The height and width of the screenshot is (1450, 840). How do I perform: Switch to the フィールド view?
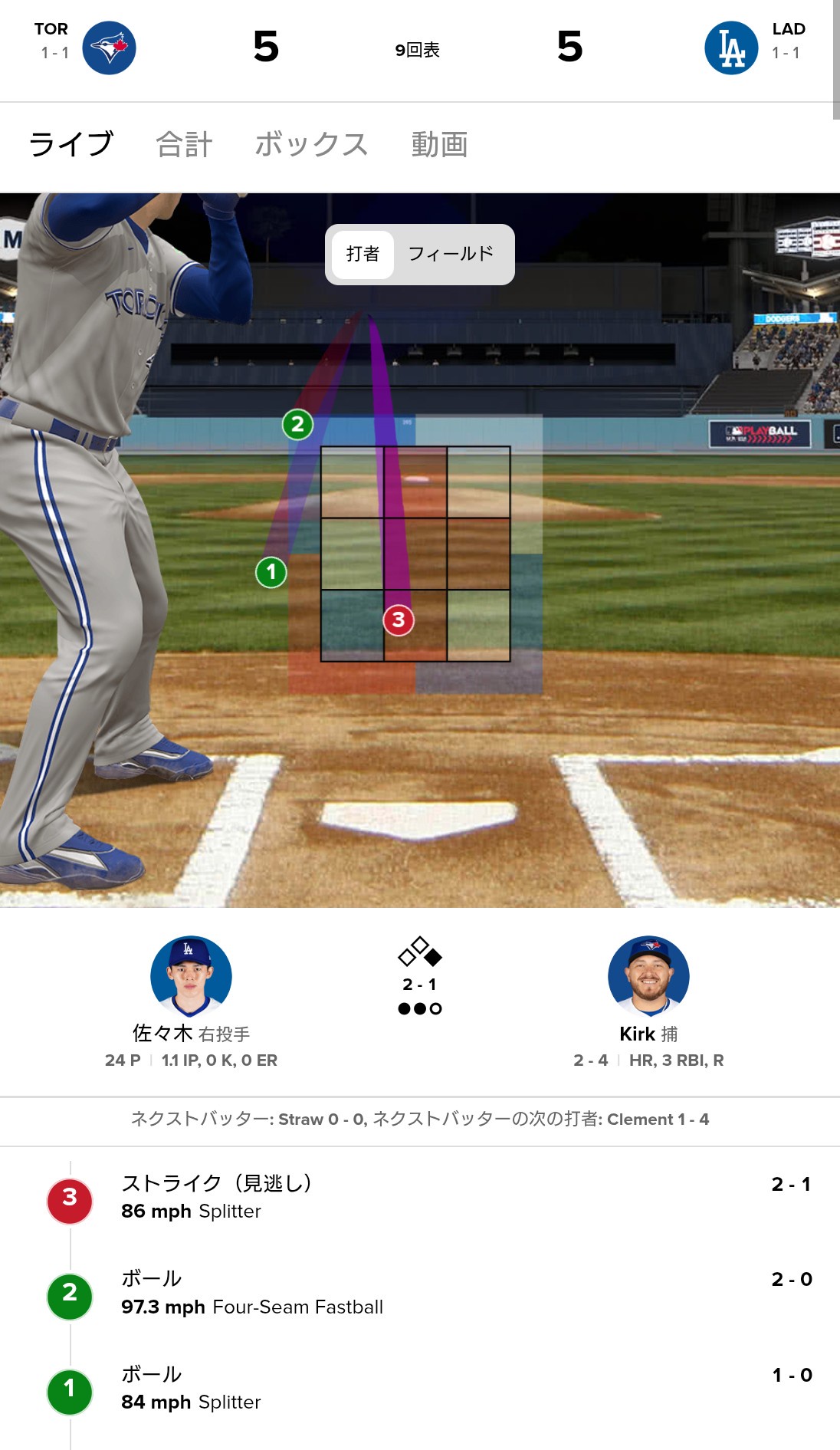tap(451, 254)
